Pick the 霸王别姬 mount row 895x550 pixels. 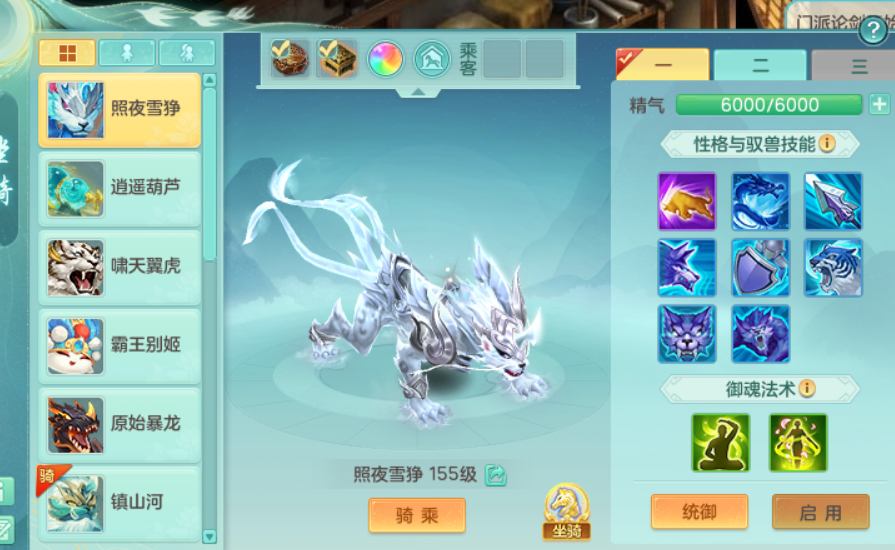tap(120, 346)
